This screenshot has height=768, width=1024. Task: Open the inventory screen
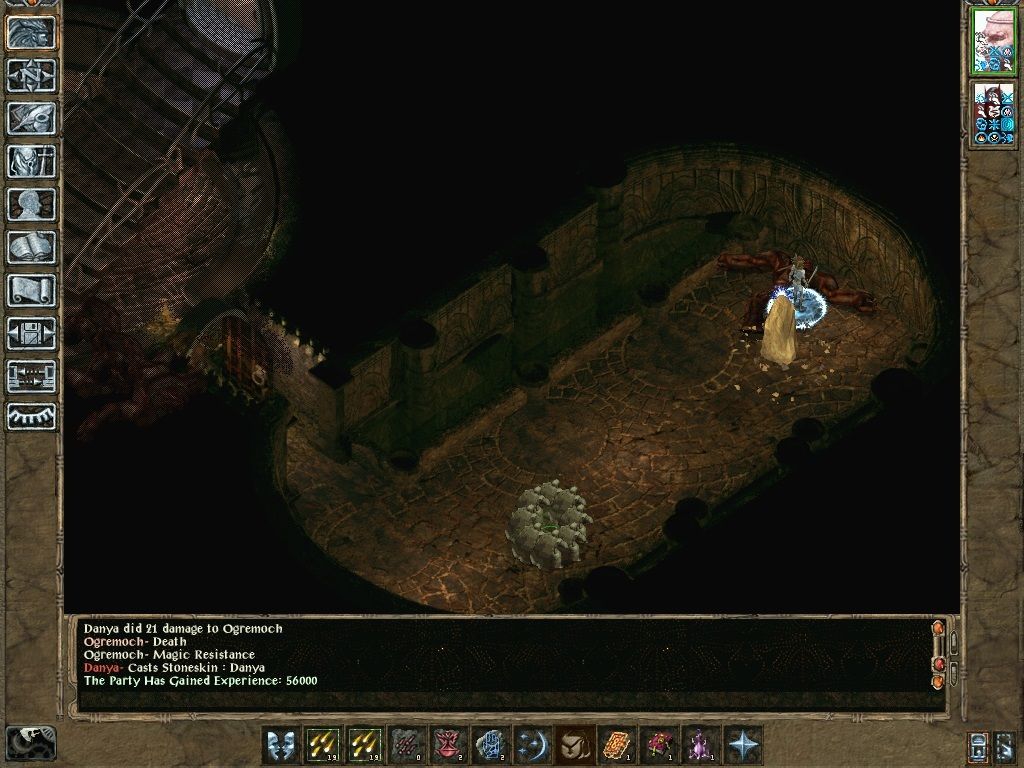[x=32, y=161]
